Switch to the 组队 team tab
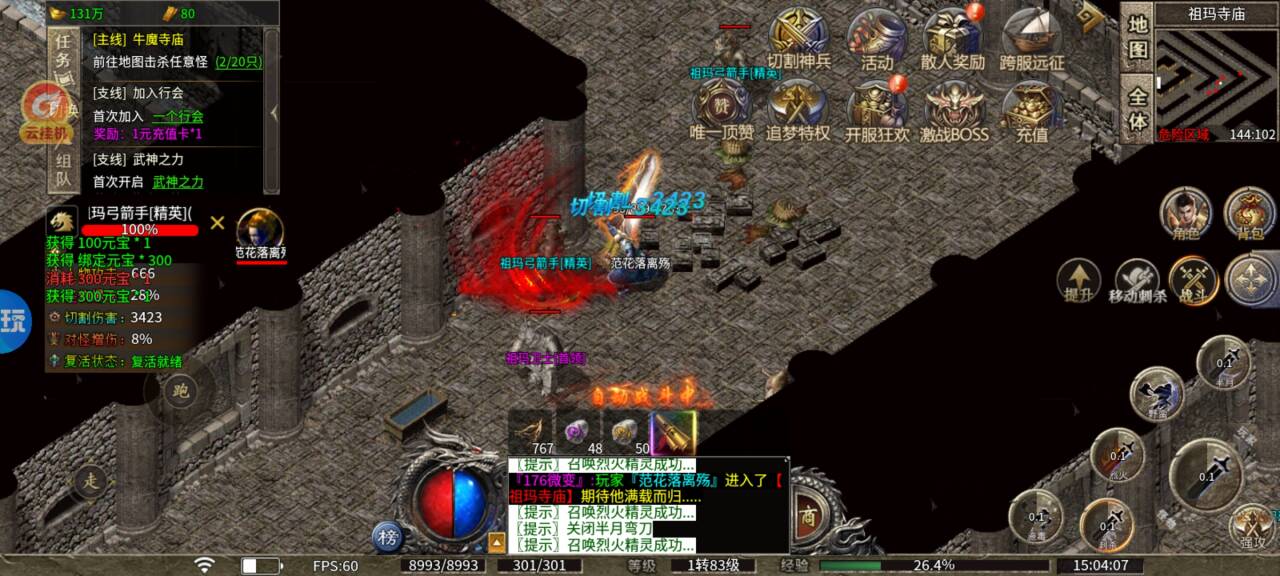 (63, 171)
